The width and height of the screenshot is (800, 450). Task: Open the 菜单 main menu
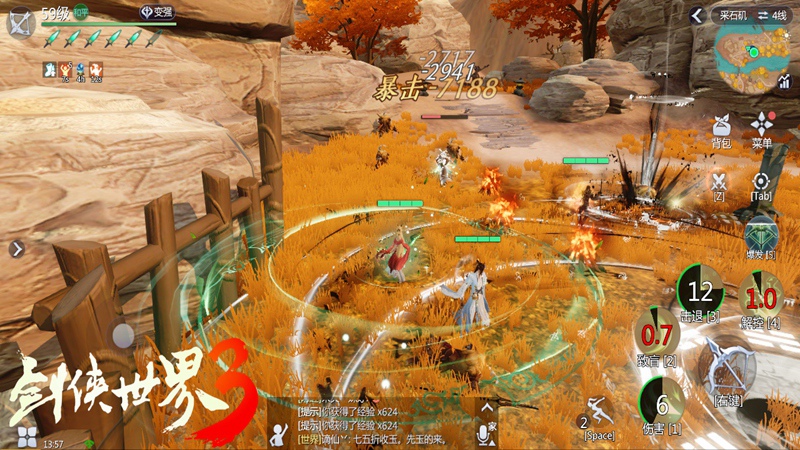762,128
